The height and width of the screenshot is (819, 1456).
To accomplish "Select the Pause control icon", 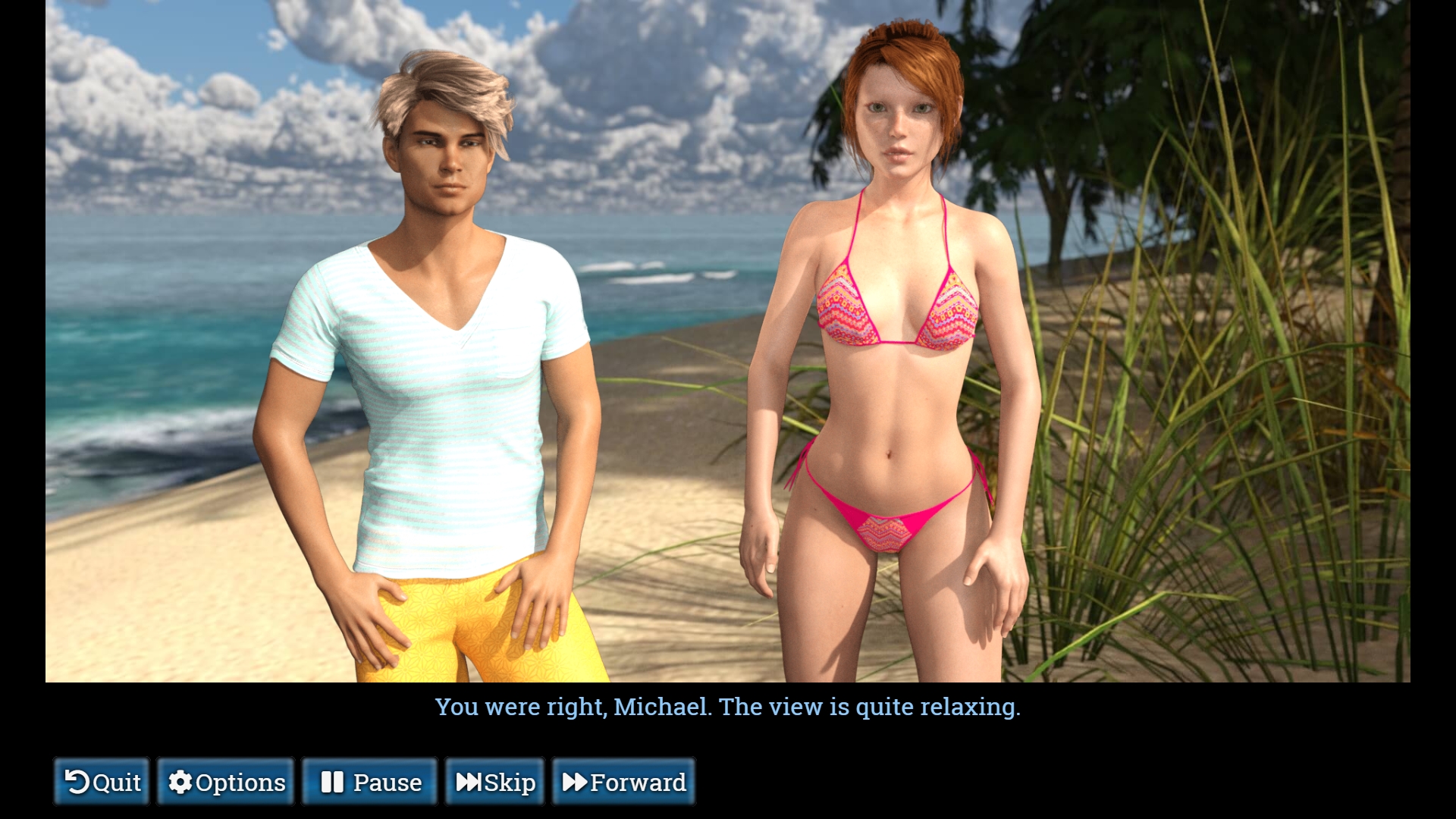I will pos(332,781).
